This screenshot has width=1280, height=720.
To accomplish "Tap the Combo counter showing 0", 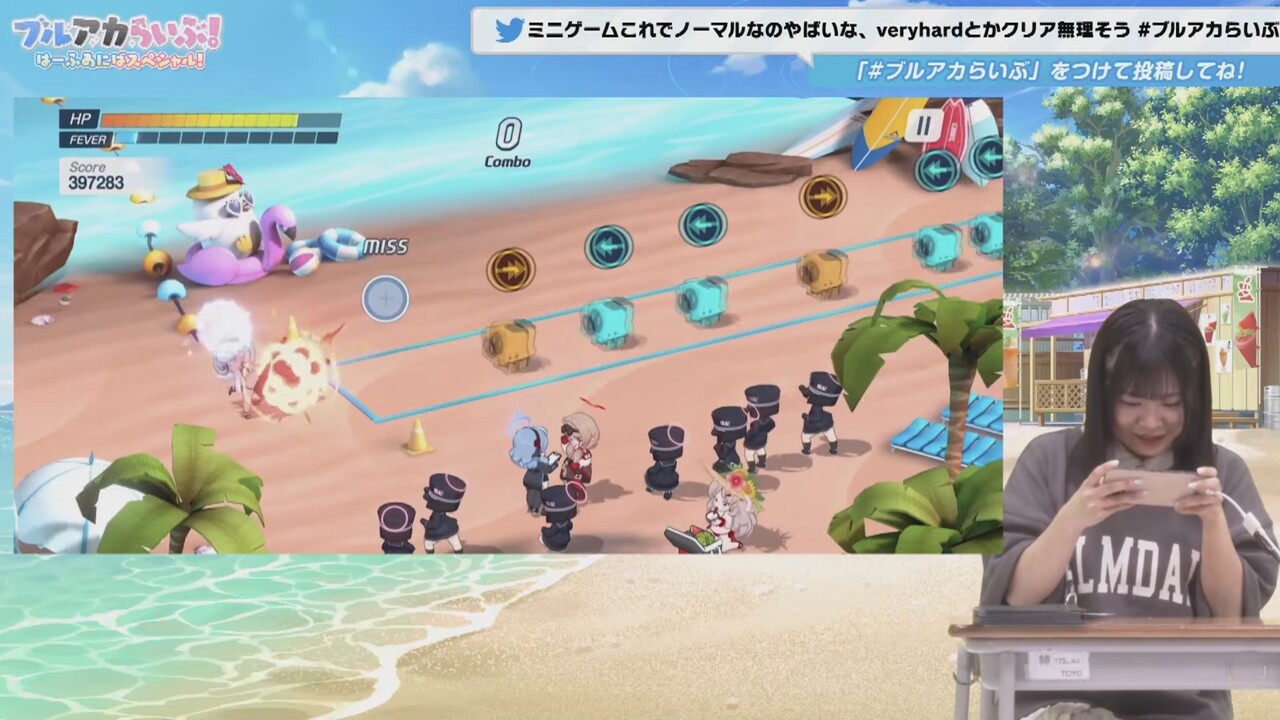I will coord(510,144).
